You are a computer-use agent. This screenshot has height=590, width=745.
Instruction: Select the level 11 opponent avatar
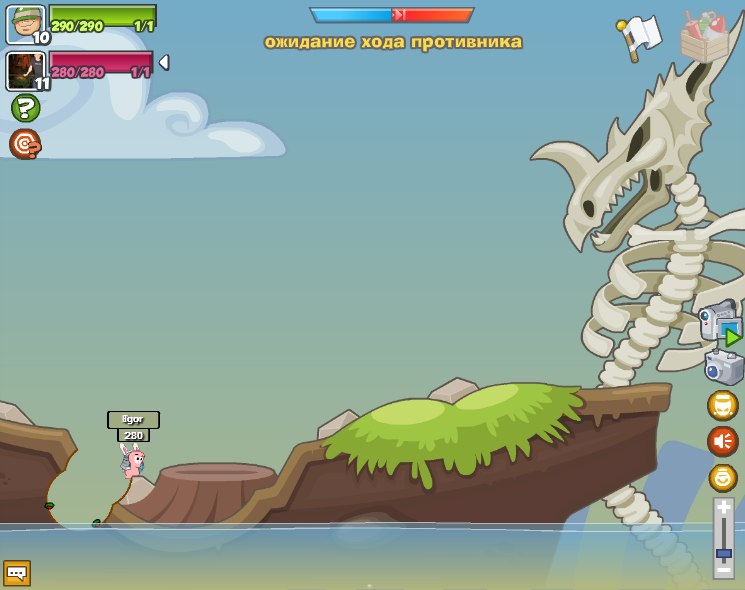pos(25,71)
